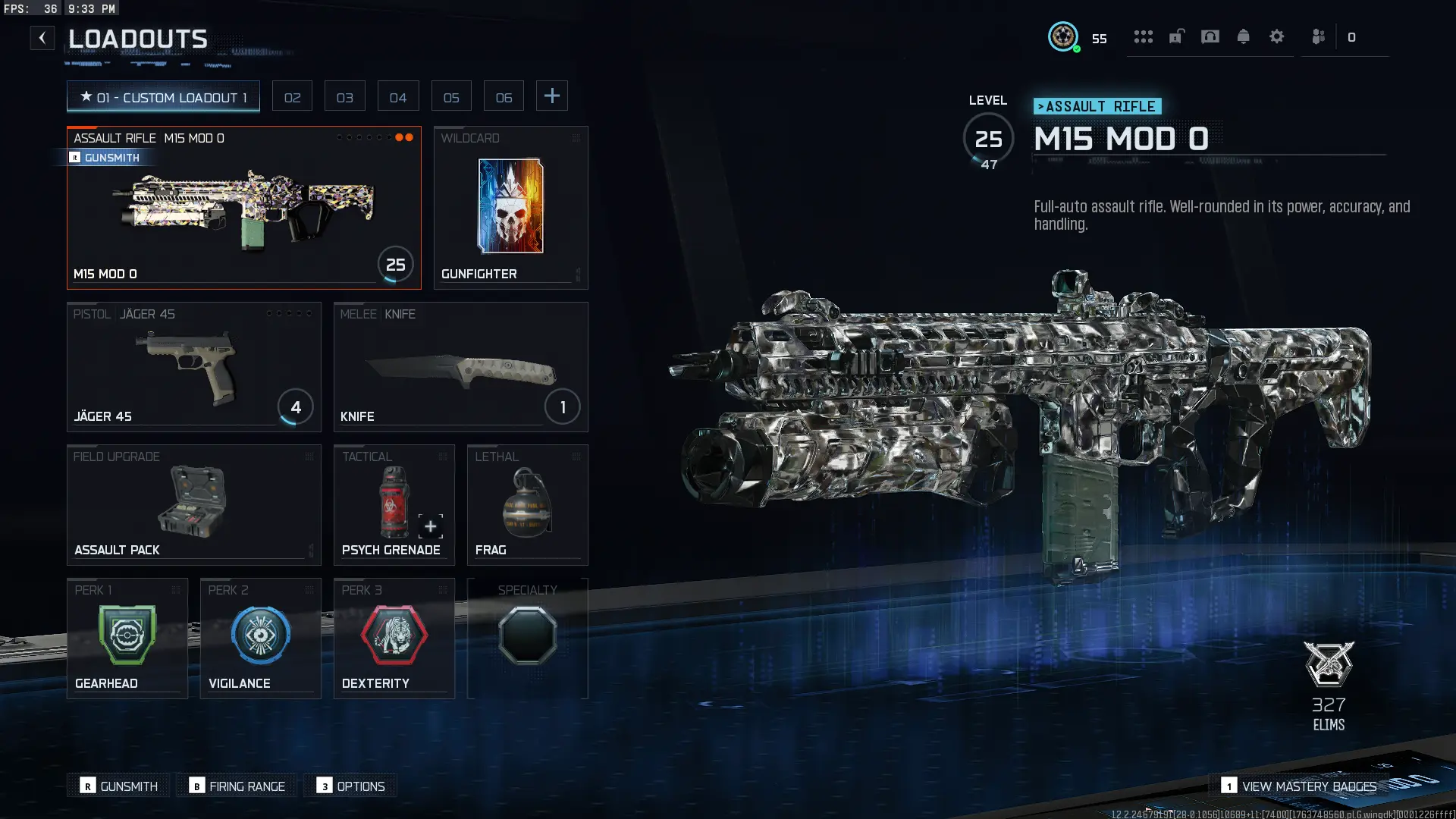Open the voice chat channel icon
The image size is (1456, 819).
point(1210,36)
